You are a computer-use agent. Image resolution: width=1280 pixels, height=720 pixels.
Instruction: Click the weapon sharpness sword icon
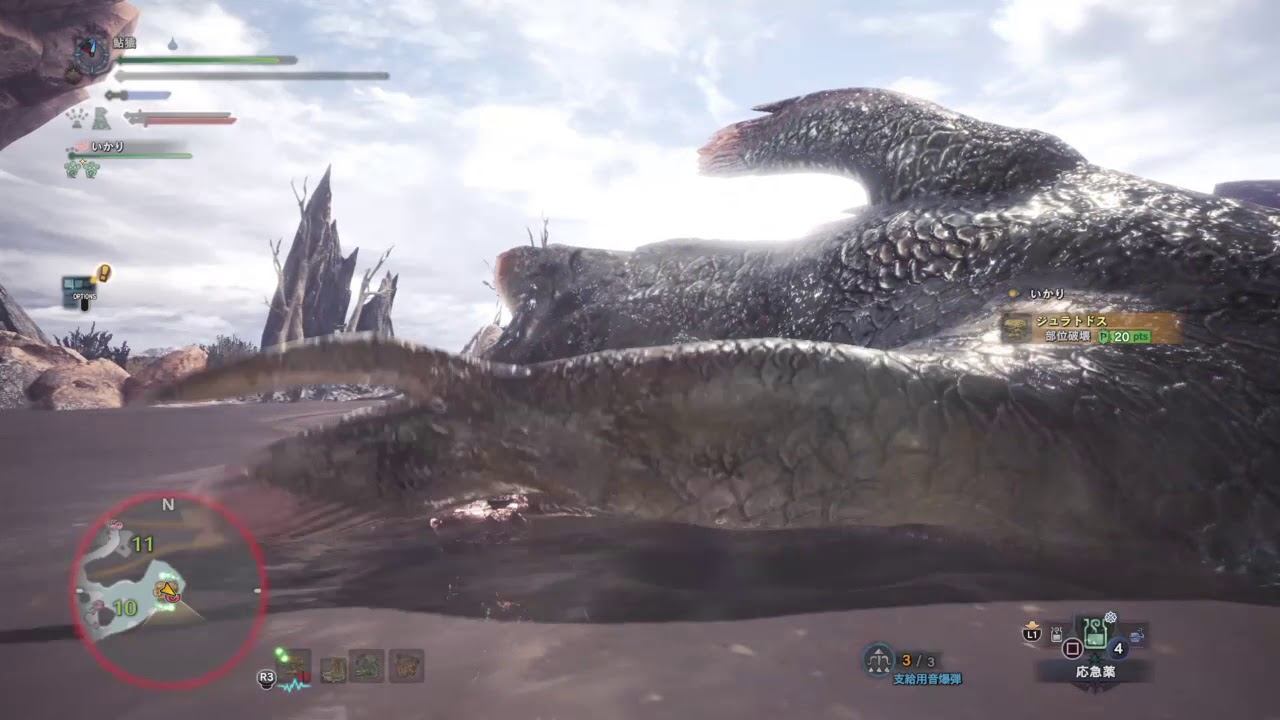point(118,95)
